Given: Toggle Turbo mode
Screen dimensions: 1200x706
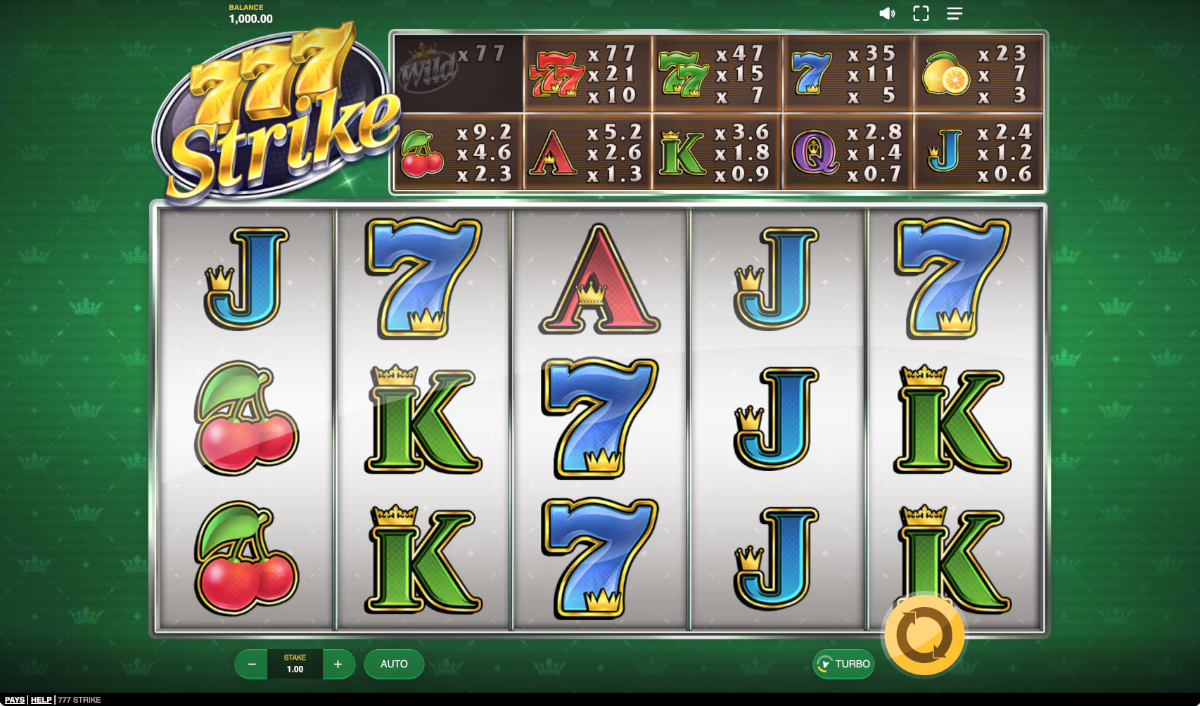Looking at the screenshot, I should (x=843, y=664).
